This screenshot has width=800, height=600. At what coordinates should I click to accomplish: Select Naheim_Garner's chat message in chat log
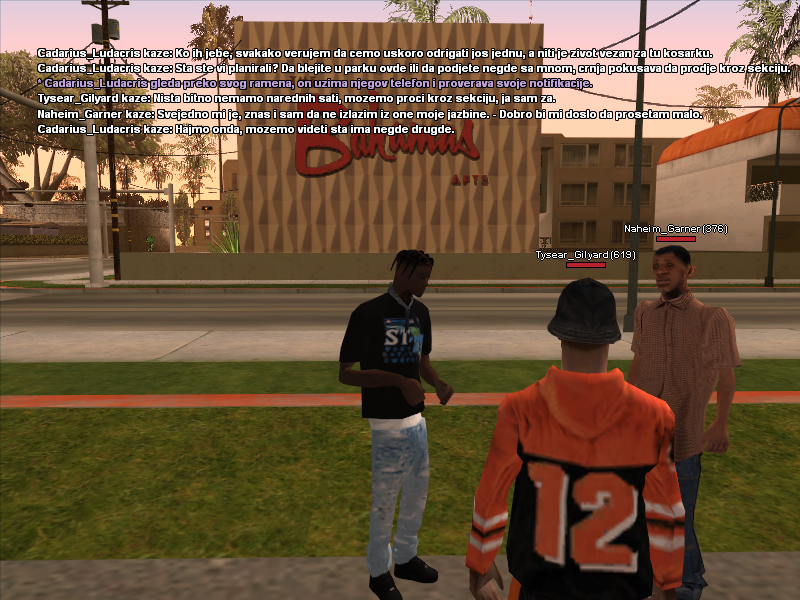[x=369, y=114]
